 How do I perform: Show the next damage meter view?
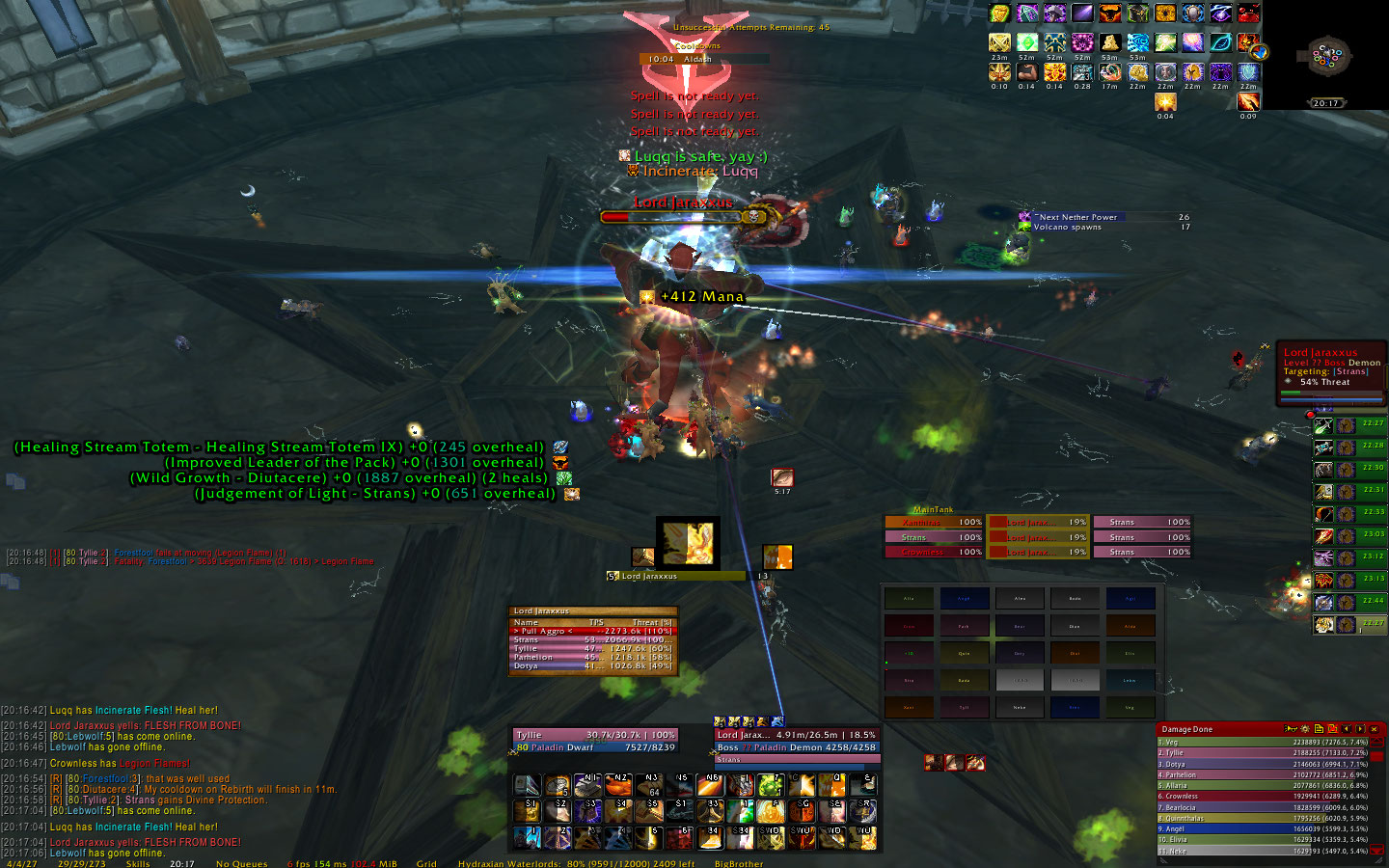(x=1360, y=729)
